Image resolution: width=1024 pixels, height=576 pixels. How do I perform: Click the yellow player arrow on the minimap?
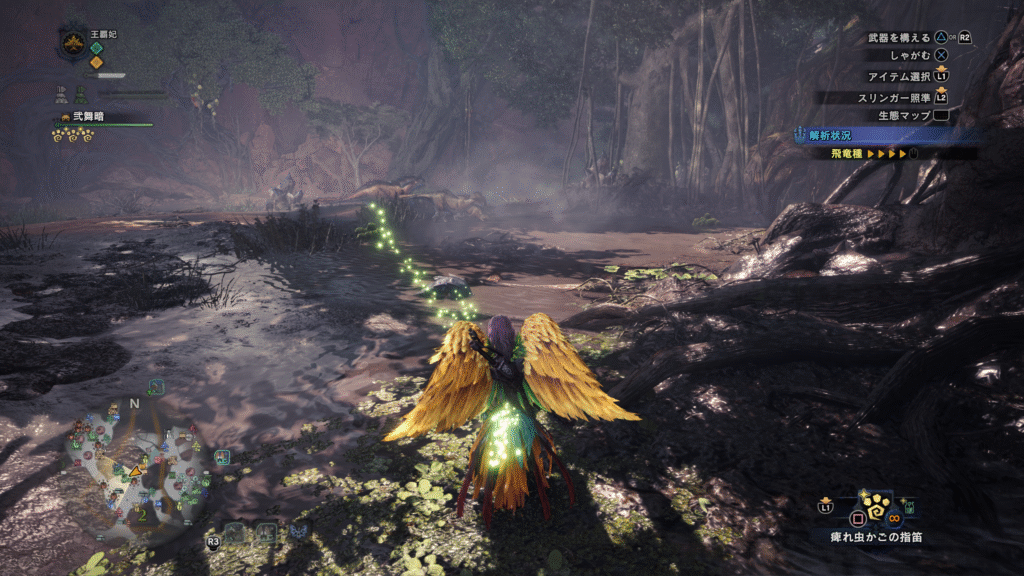point(135,471)
